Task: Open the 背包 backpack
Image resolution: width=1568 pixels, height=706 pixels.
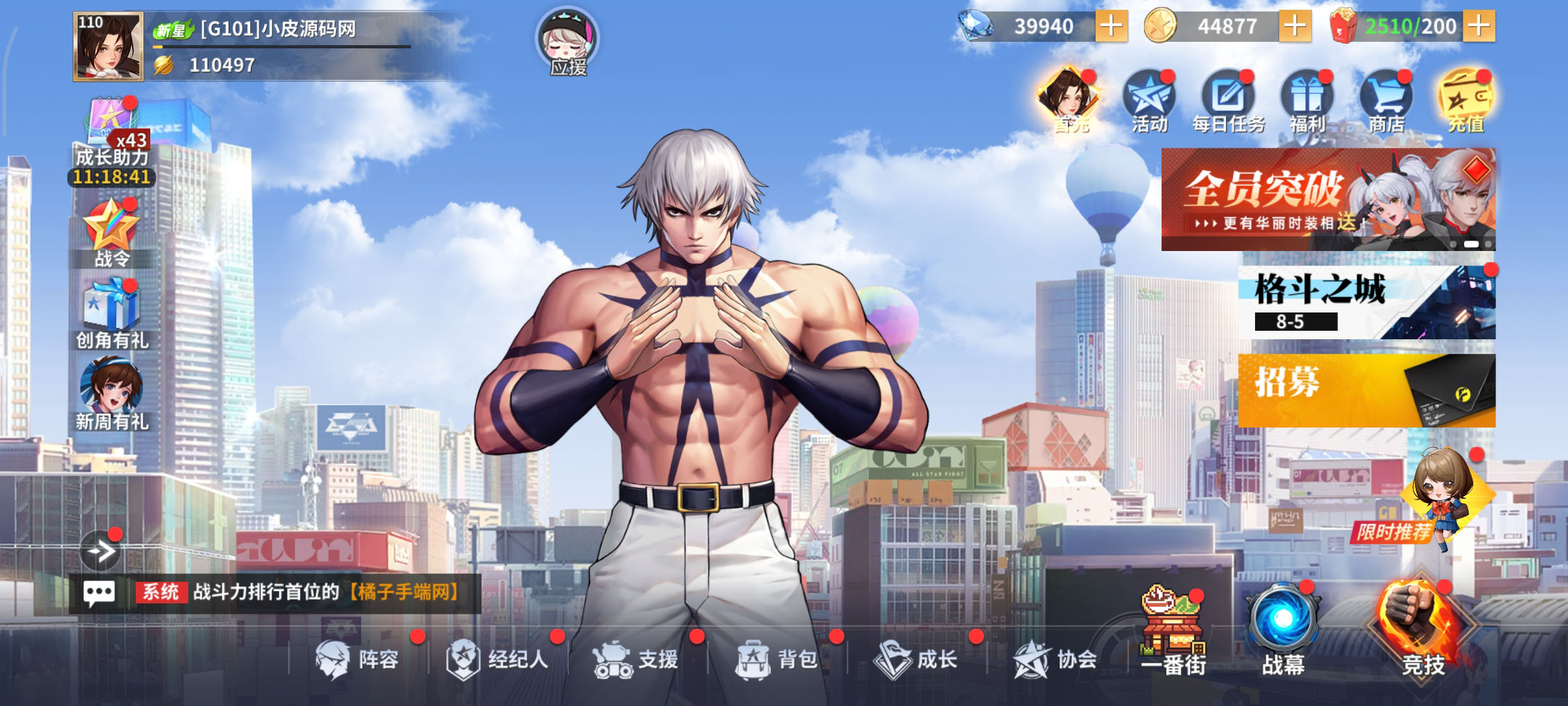Action: (777, 659)
